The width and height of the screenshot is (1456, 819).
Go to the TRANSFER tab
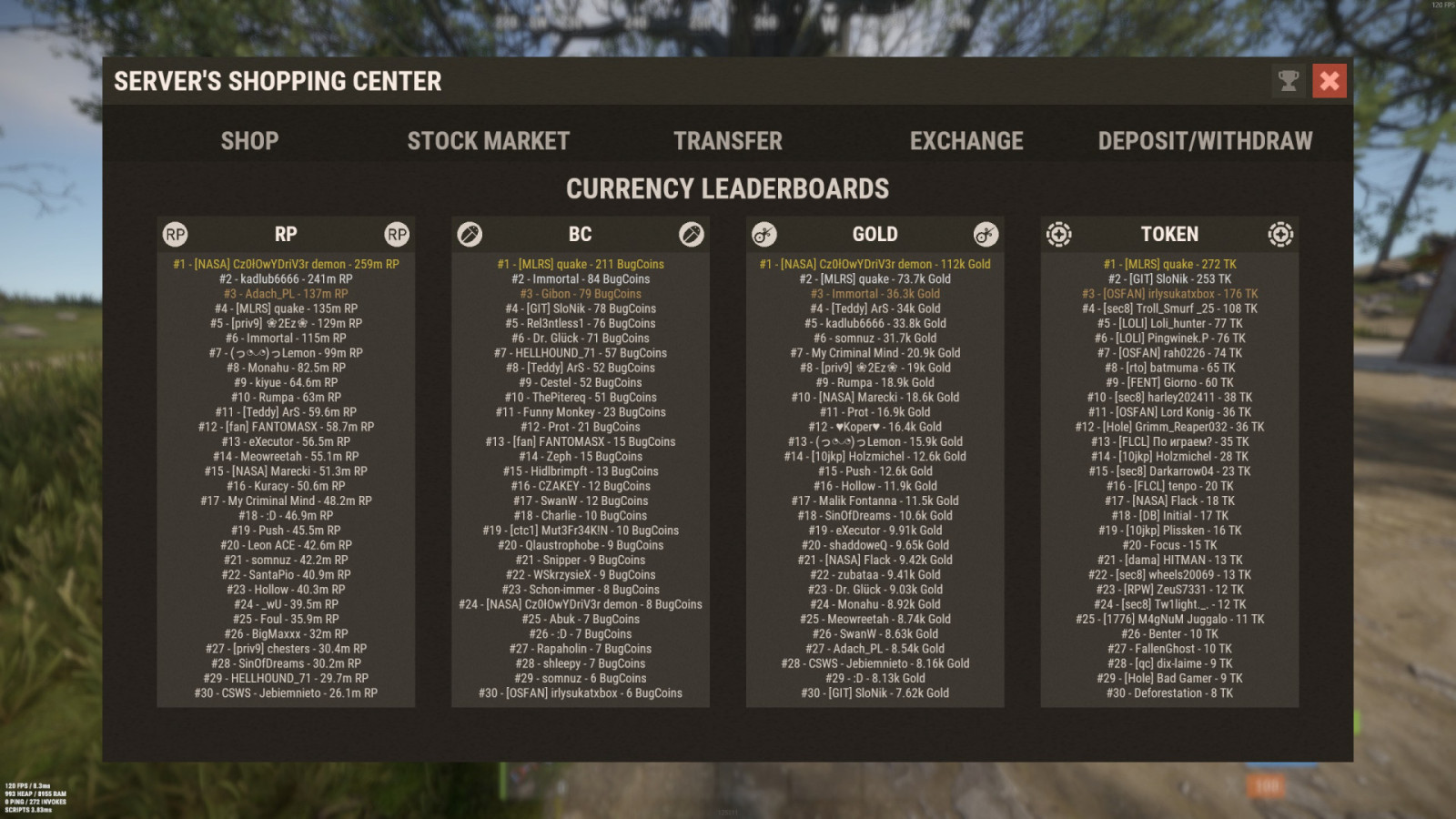pyautogui.click(x=727, y=141)
